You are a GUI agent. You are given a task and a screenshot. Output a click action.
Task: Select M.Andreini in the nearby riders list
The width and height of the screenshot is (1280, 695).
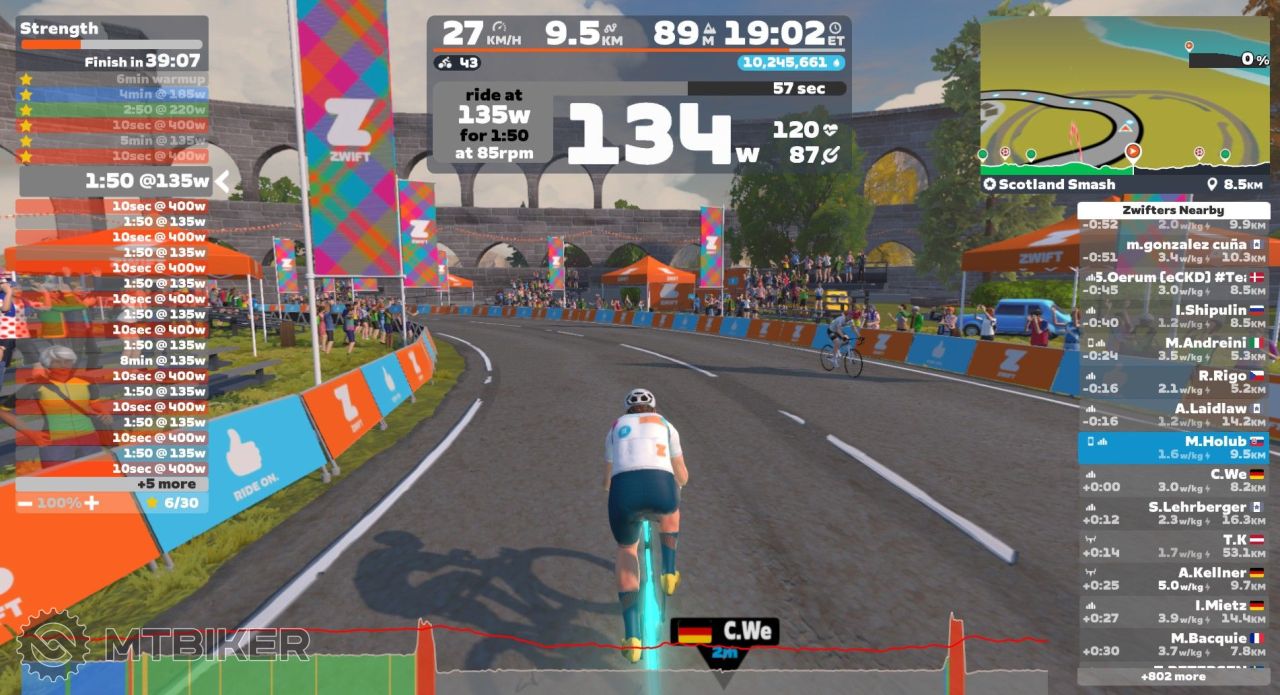click(x=1173, y=349)
